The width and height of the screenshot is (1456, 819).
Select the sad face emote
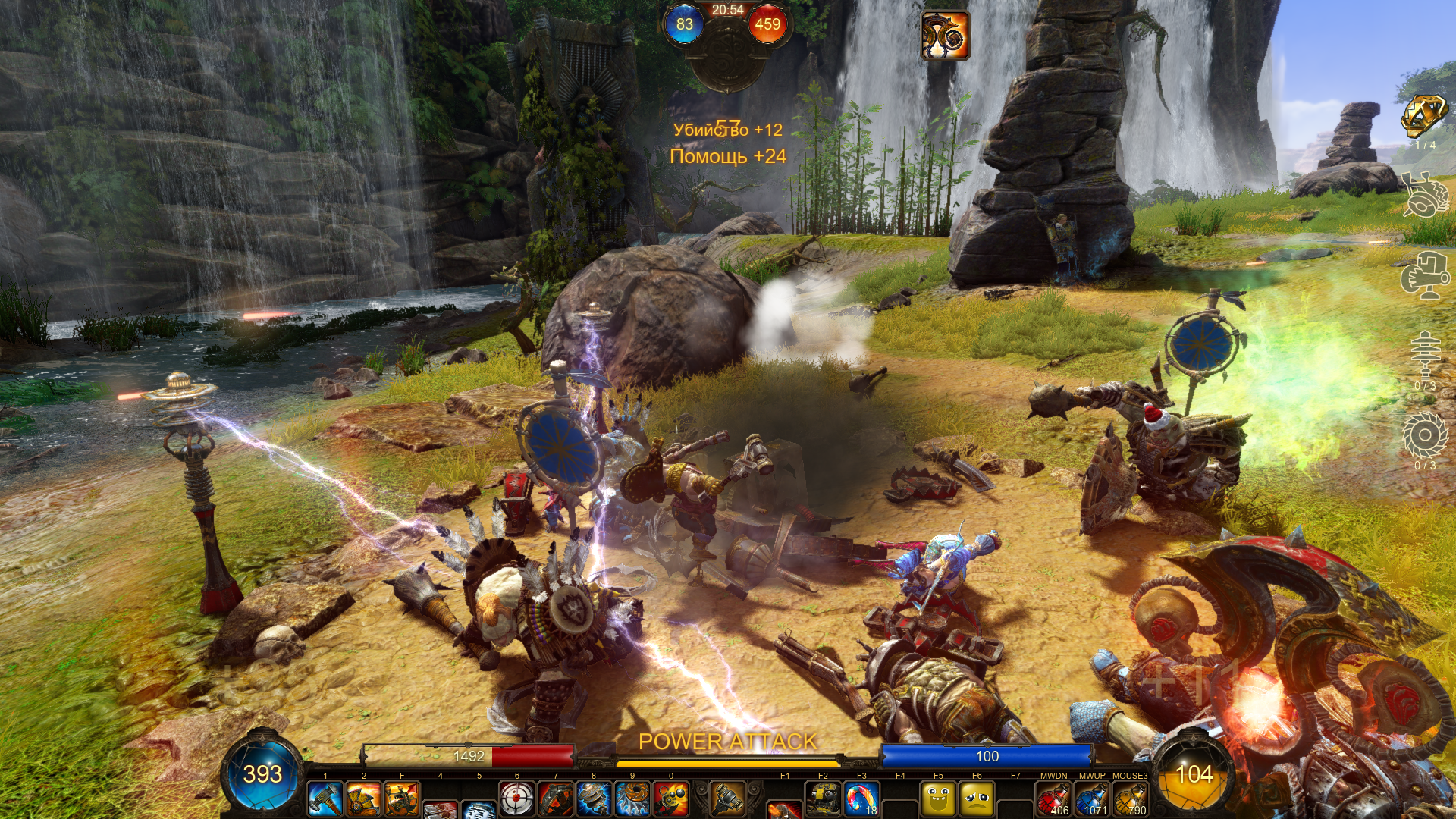[977, 799]
